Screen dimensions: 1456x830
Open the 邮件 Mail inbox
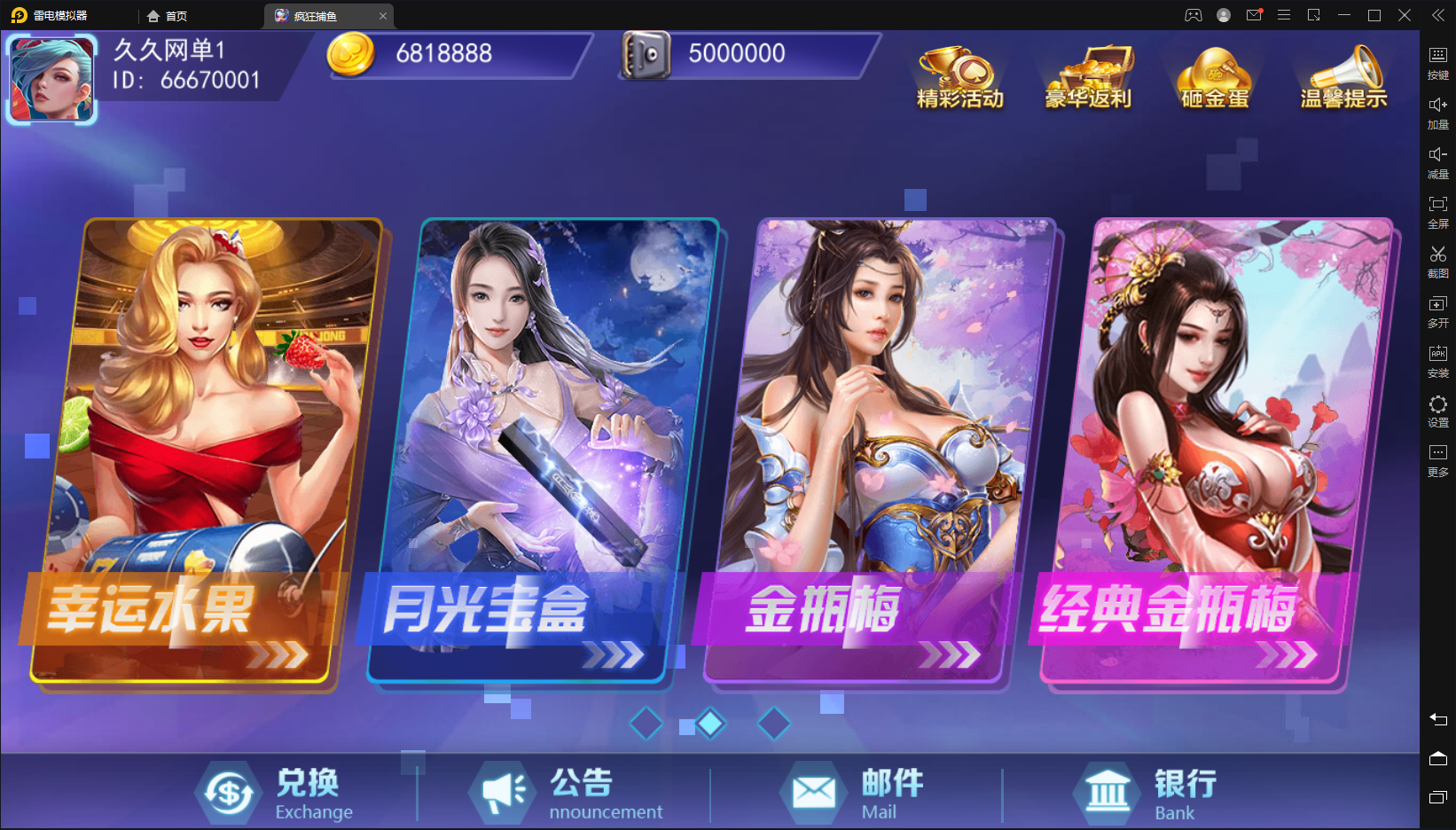(x=853, y=794)
